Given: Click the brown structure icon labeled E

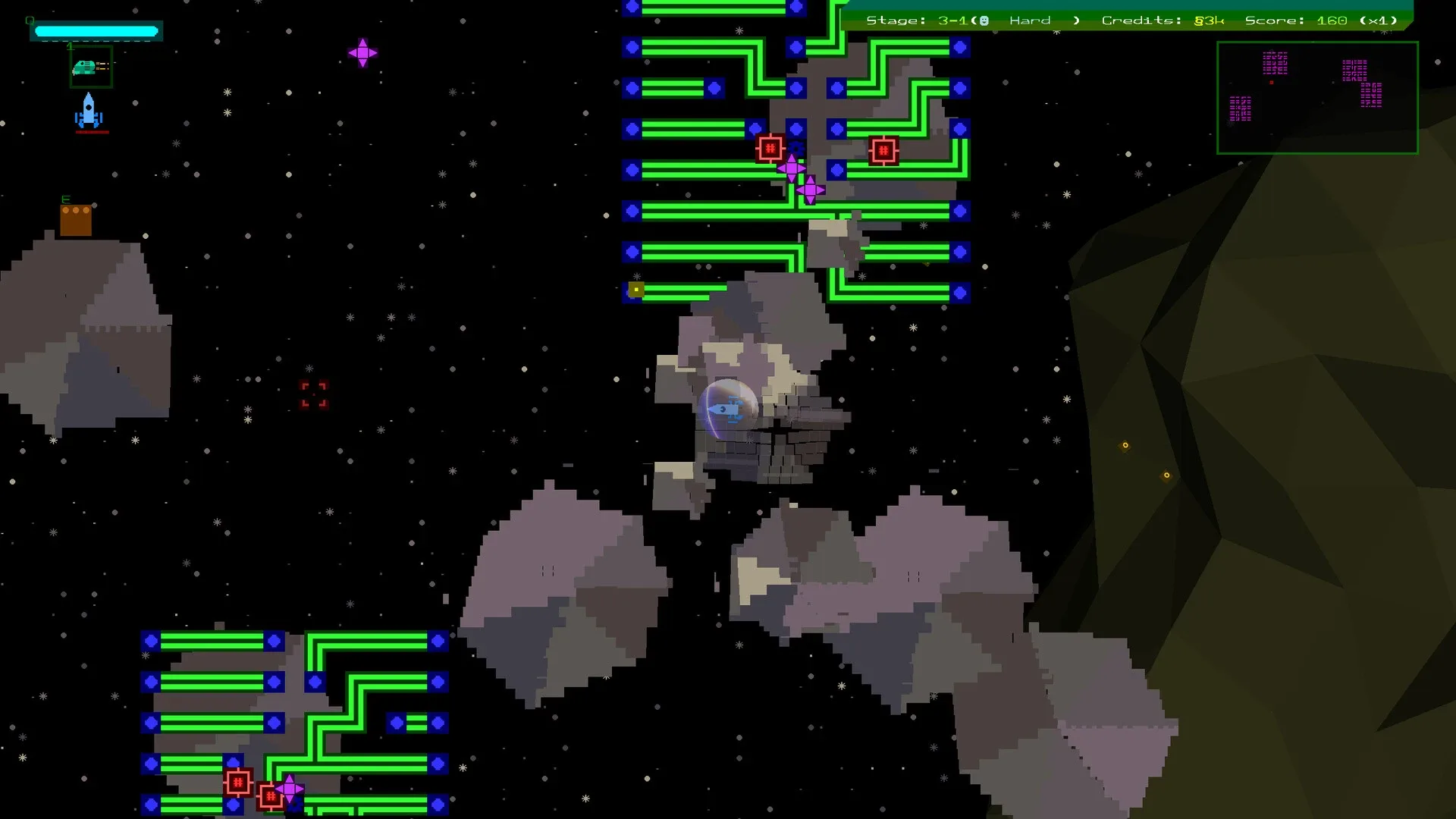Looking at the screenshot, I should pos(76,218).
